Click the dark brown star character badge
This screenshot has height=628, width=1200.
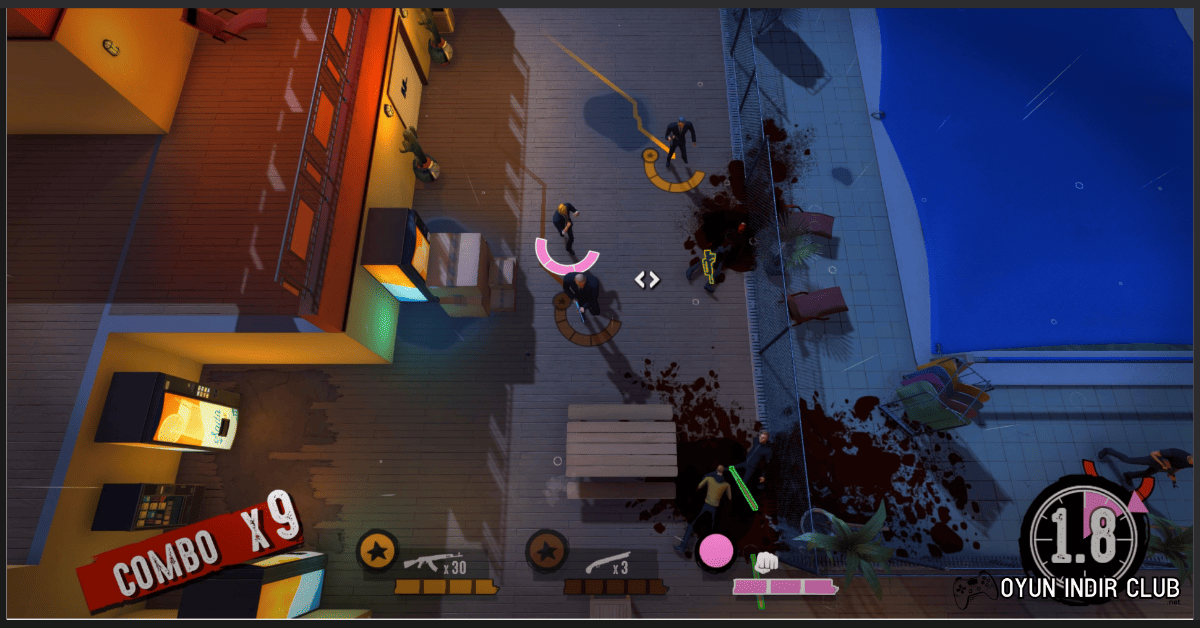(546, 550)
